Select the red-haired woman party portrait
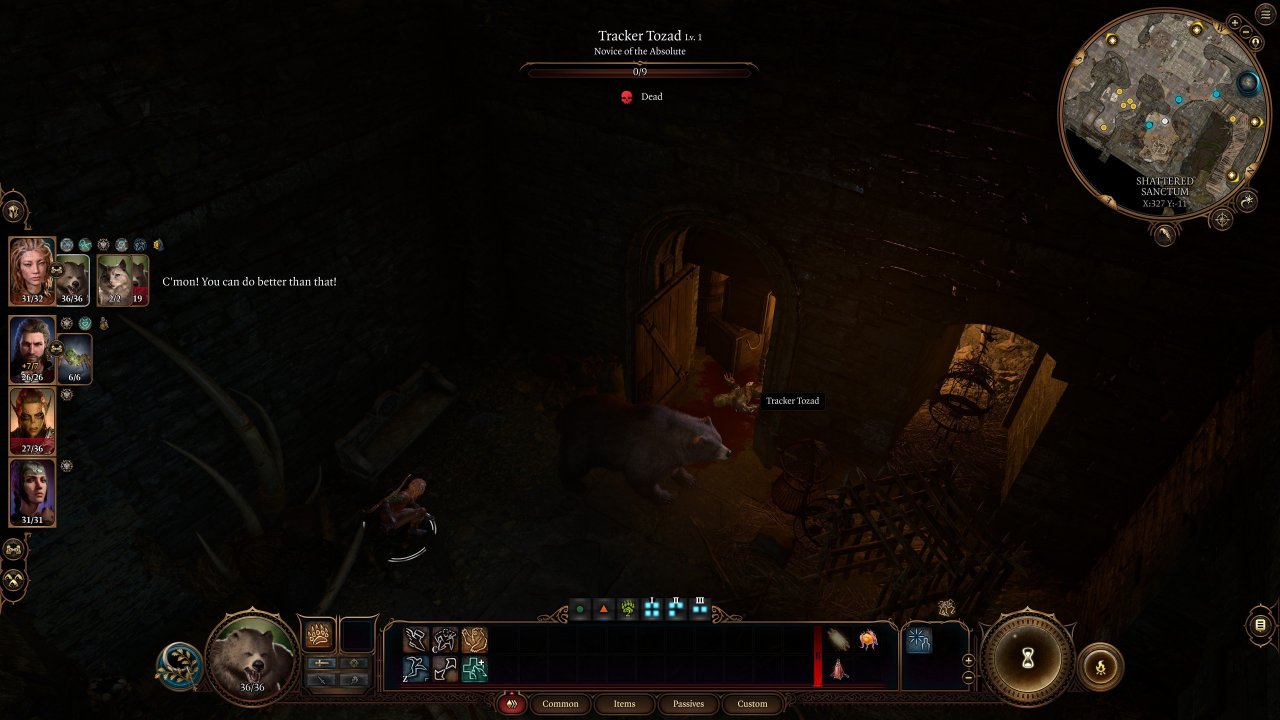Screen dimensions: 1280x720 point(31,269)
